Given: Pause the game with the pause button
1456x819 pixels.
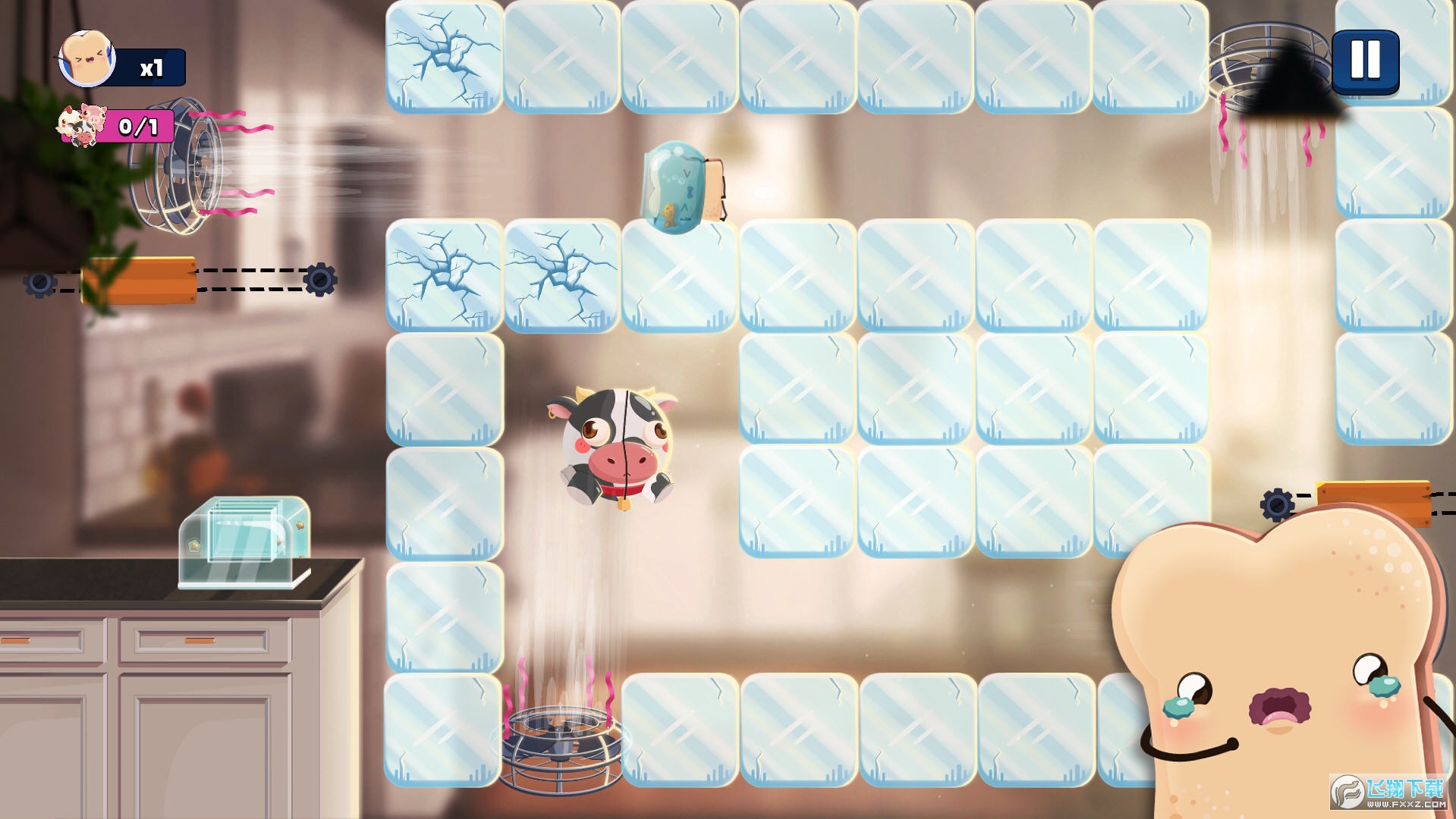Looking at the screenshot, I should click(1365, 61).
